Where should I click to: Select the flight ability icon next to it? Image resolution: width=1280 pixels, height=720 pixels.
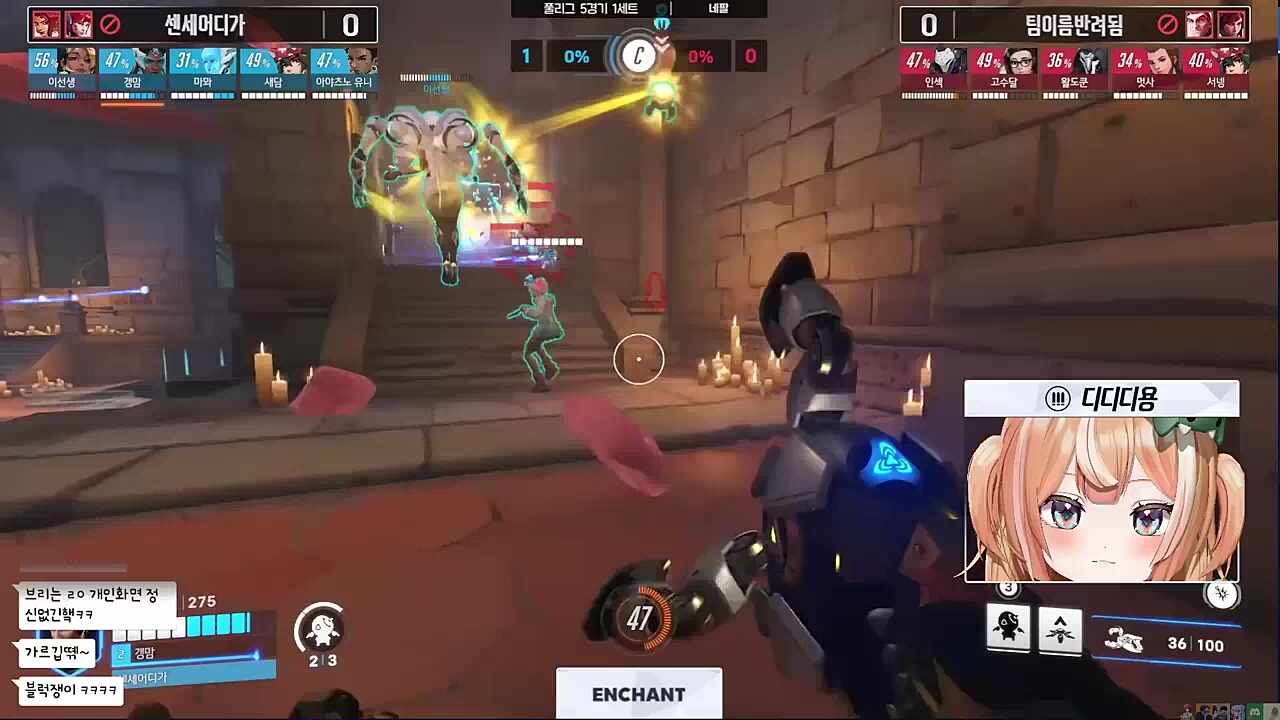point(1061,629)
